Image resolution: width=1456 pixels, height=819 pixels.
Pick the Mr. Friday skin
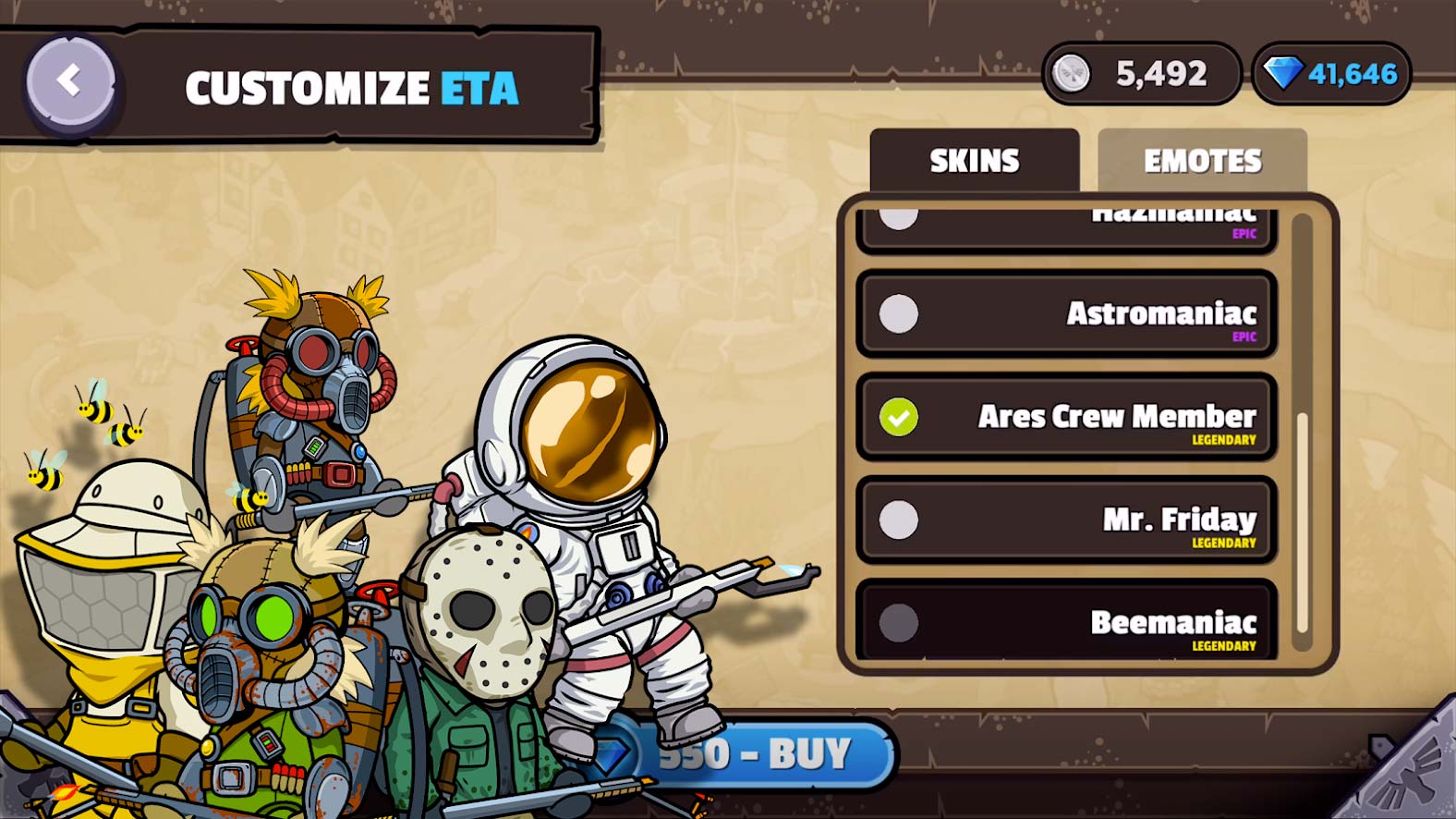pyautogui.click(x=1066, y=520)
